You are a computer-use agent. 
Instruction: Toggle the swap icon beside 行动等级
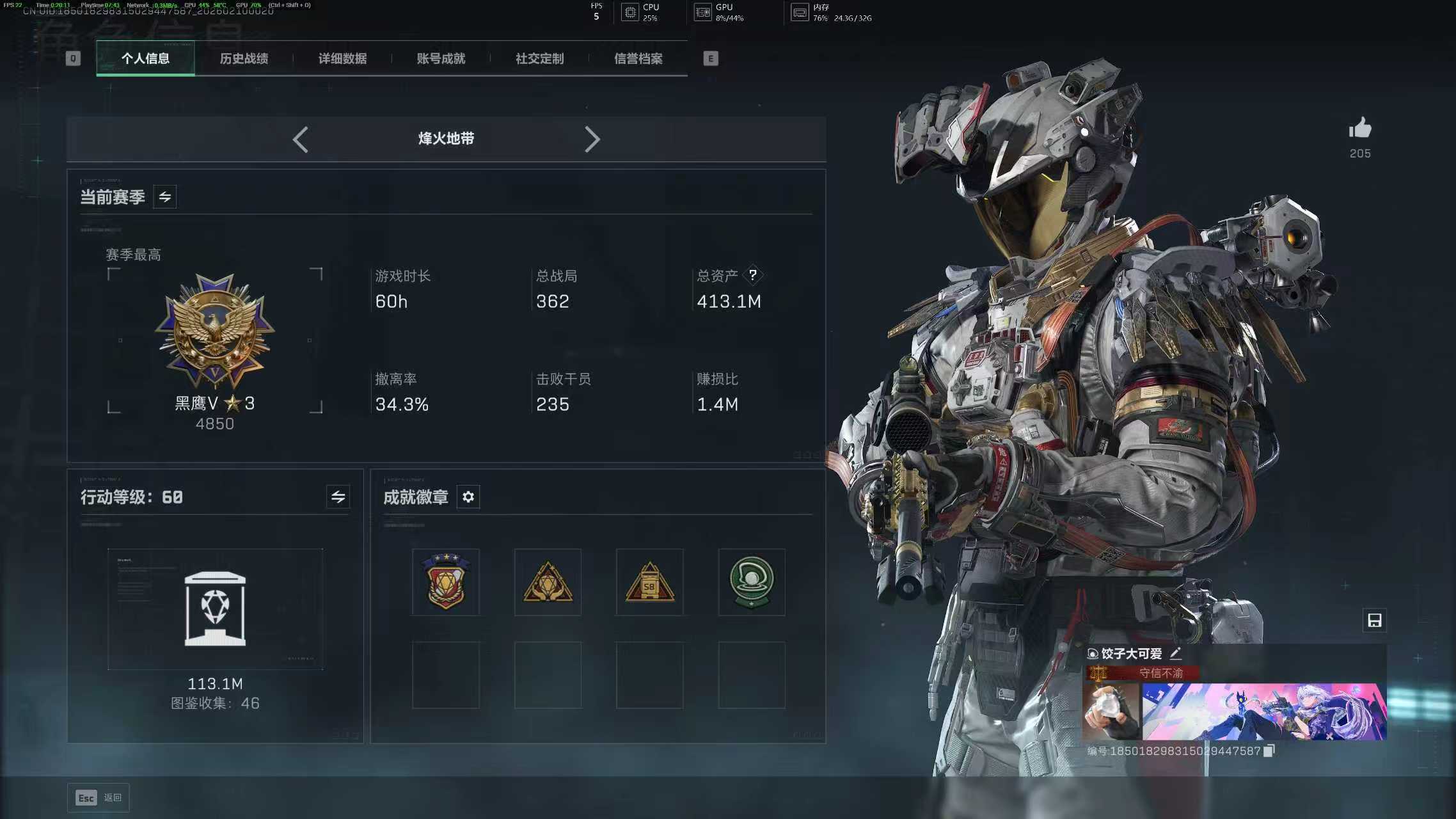click(338, 497)
